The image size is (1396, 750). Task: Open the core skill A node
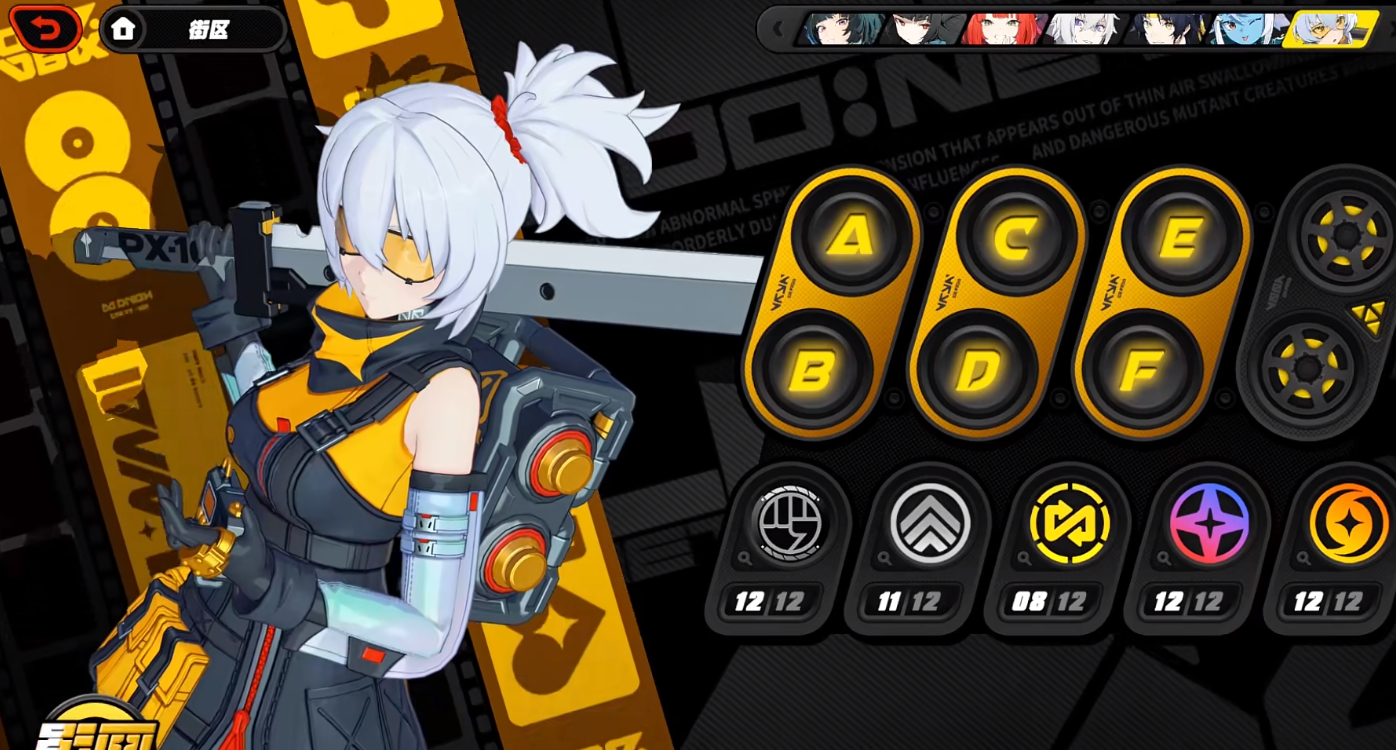(850, 237)
